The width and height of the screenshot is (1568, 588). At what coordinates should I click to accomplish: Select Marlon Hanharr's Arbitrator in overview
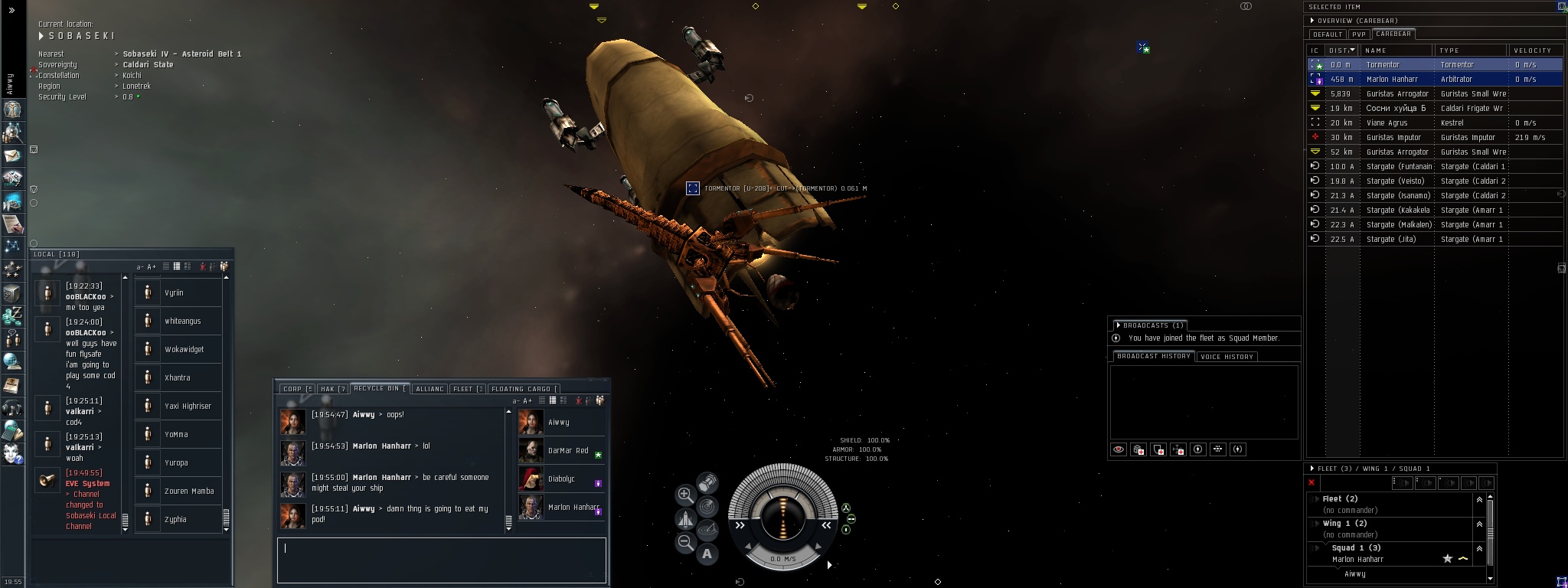[x=1392, y=79]
